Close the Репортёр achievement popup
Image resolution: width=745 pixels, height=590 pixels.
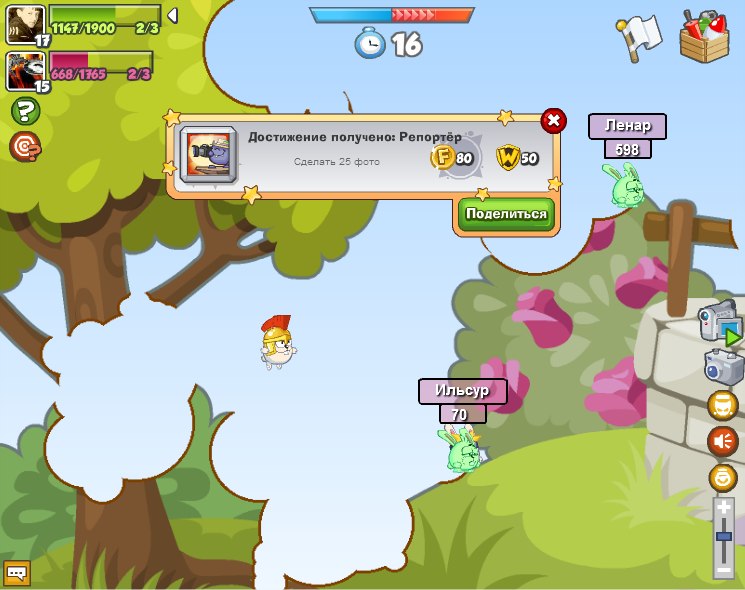pos(553,122)
